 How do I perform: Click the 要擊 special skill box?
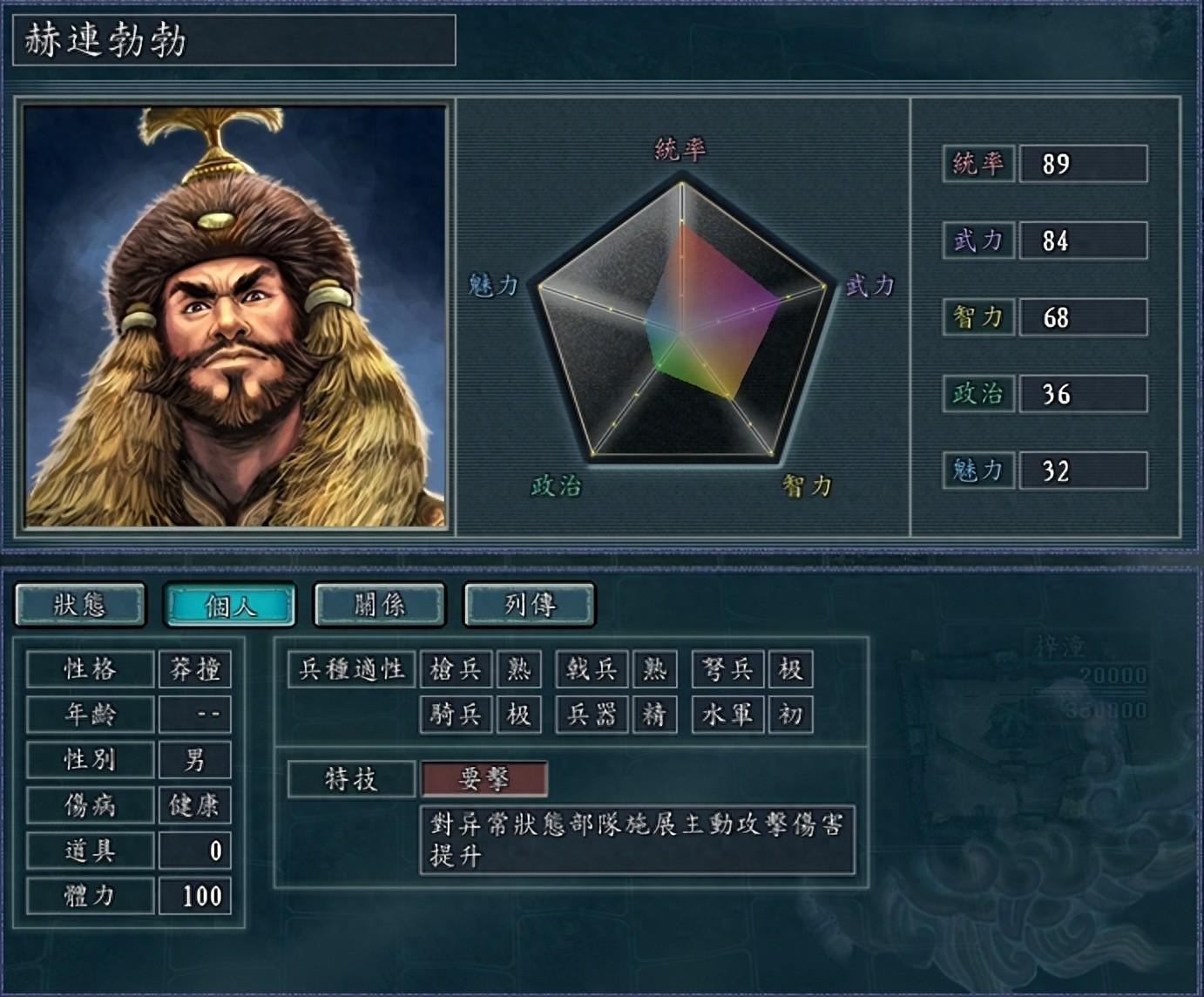(484, 779)
